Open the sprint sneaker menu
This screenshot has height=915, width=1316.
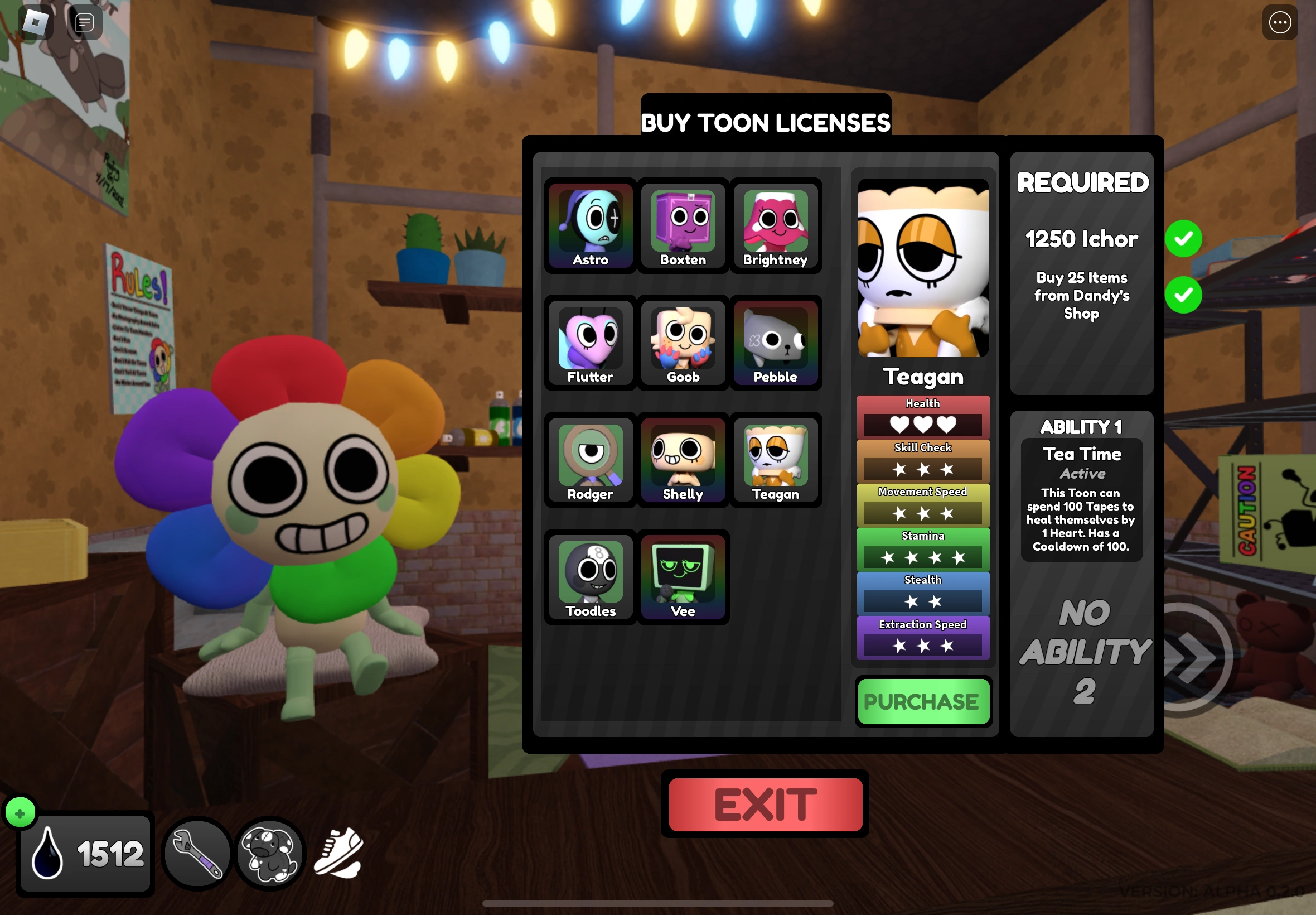click(x=338, y=853)
